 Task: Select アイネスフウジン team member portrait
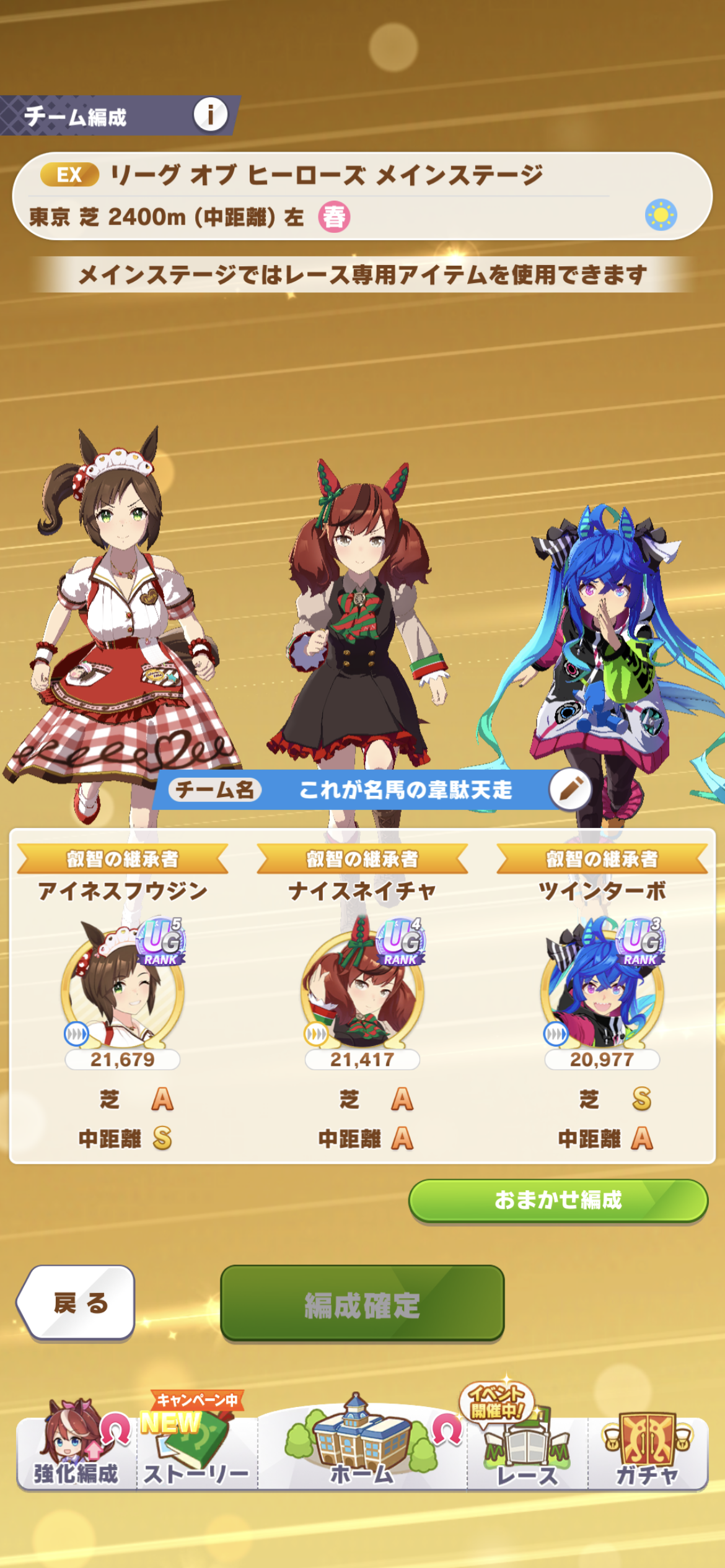click(x=123, y=985)
